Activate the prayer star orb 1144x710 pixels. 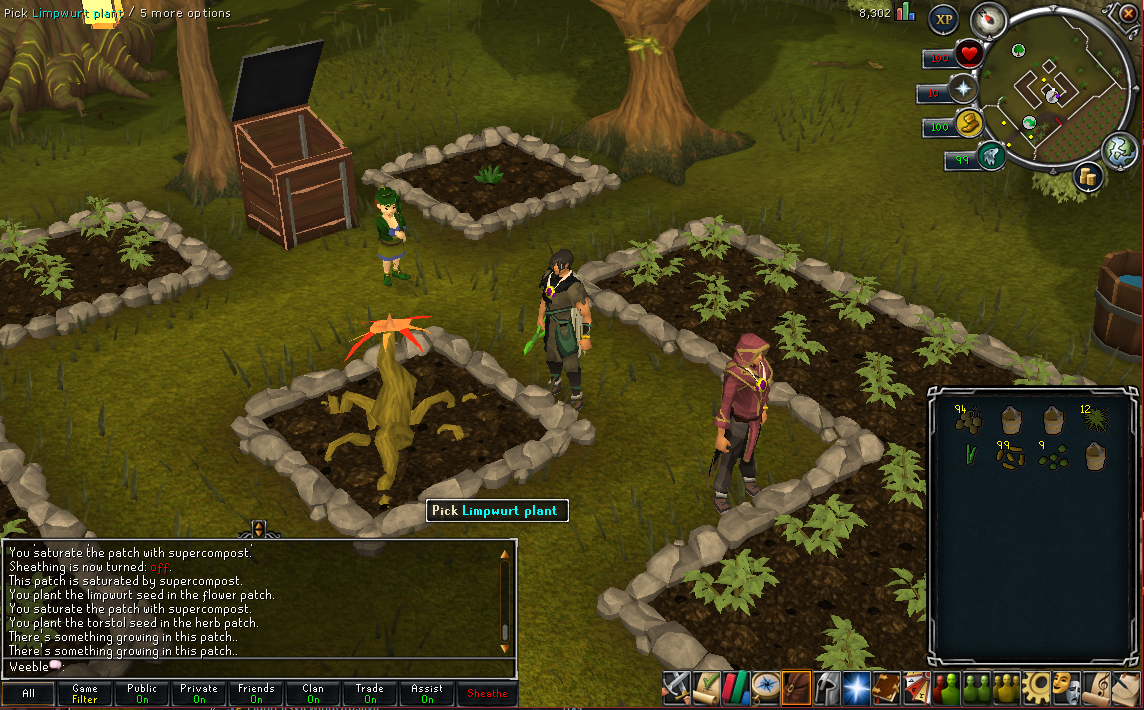coord(964,89)
